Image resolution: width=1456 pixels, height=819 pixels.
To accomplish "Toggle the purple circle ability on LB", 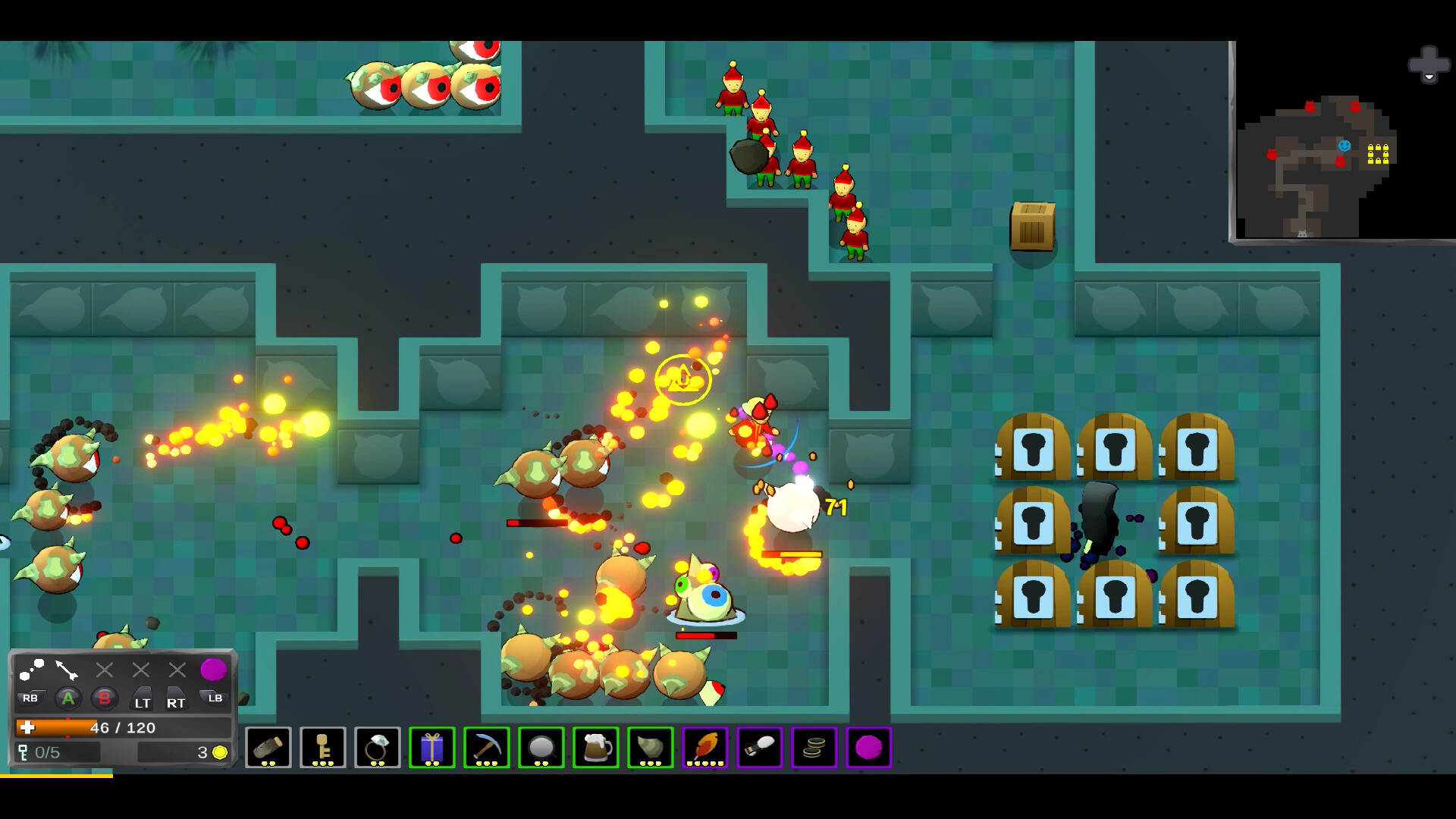I will [x=213, y=669].
